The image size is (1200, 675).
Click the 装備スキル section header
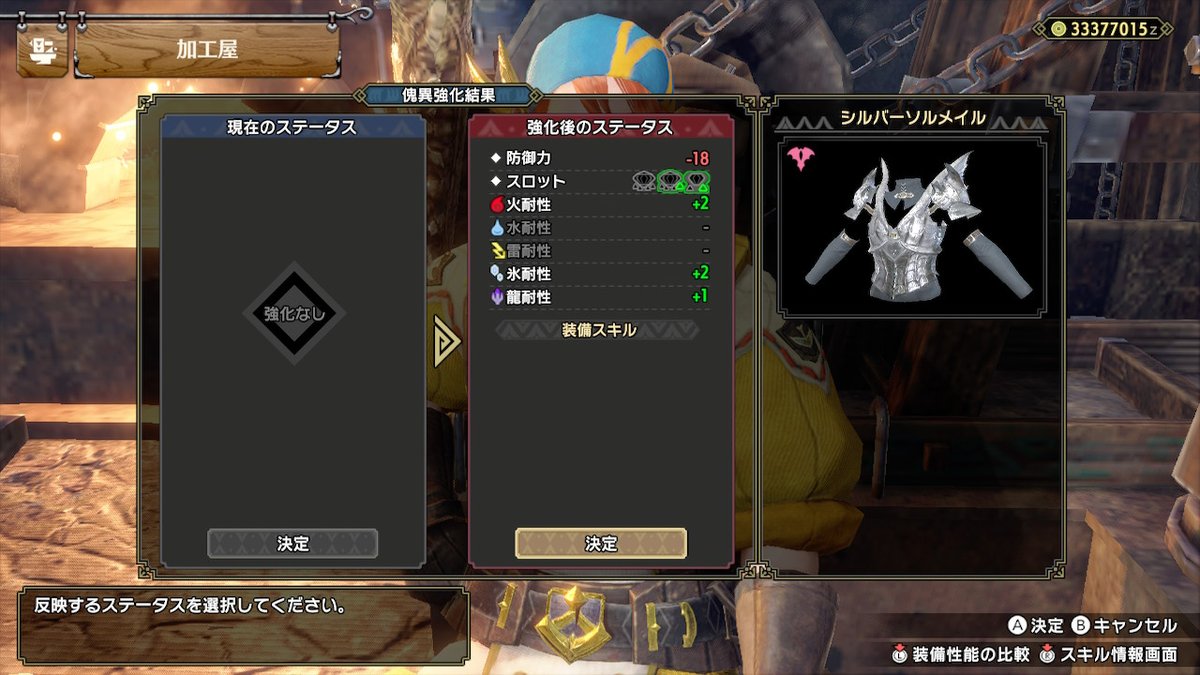pos(599,330)
